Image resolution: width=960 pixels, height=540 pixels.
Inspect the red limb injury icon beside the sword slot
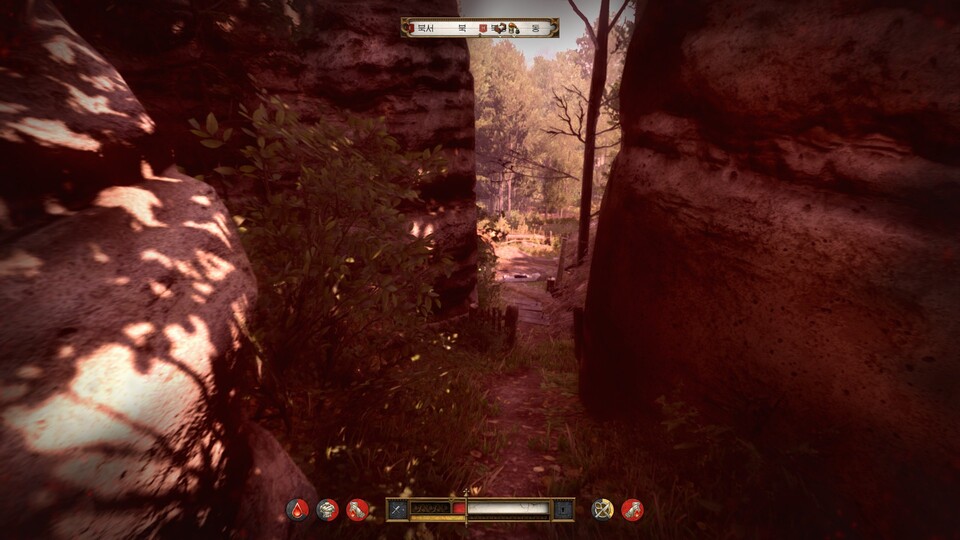point(357,510)
